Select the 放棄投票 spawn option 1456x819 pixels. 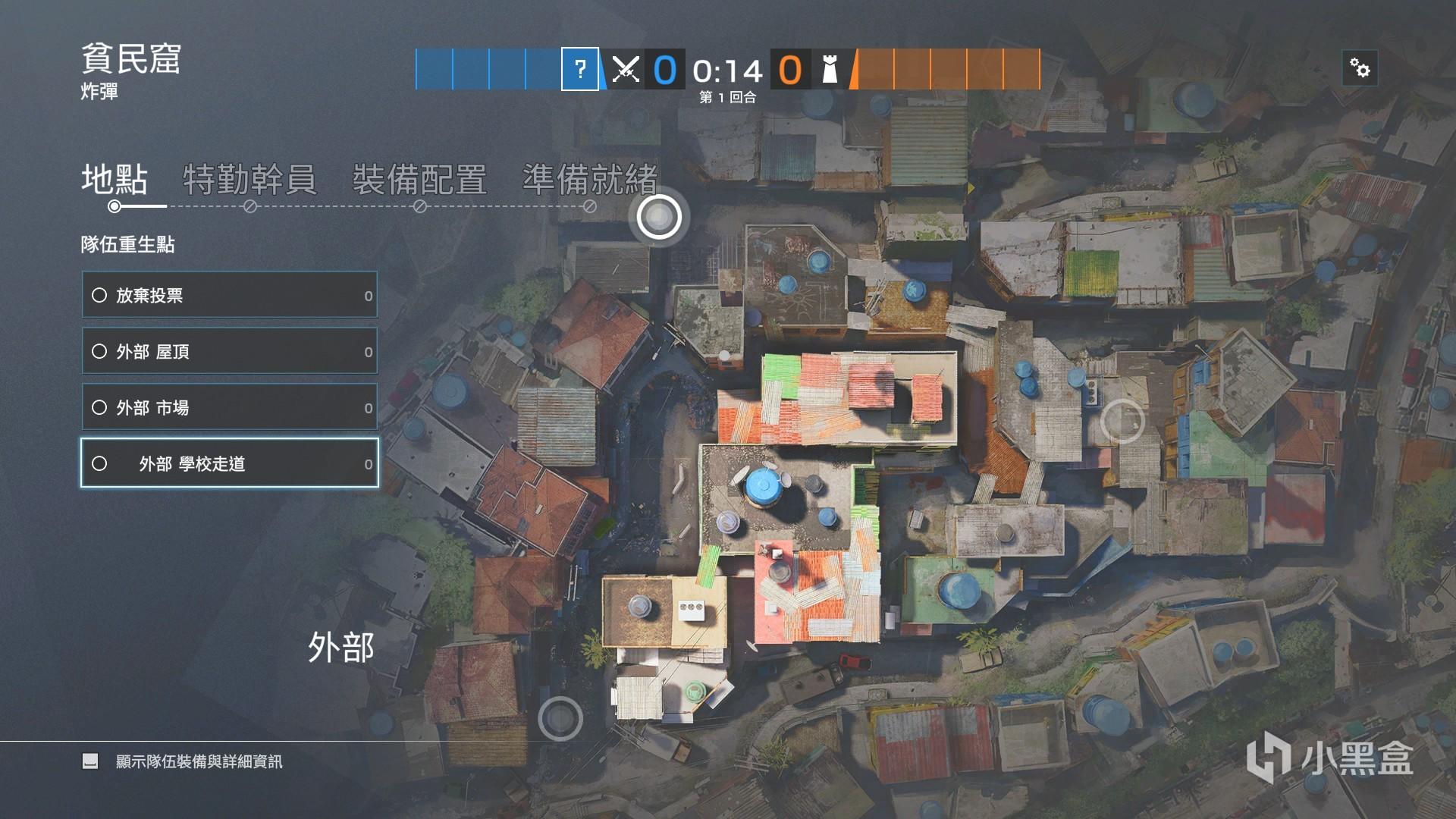229,295
